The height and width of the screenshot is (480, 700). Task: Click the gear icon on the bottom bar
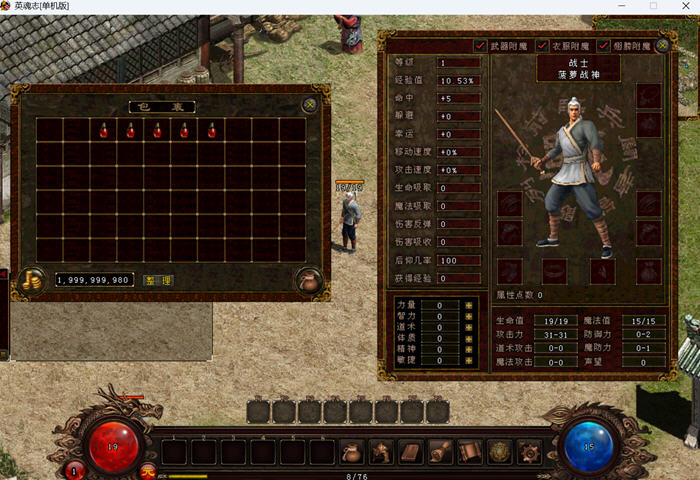coord(528,452)
